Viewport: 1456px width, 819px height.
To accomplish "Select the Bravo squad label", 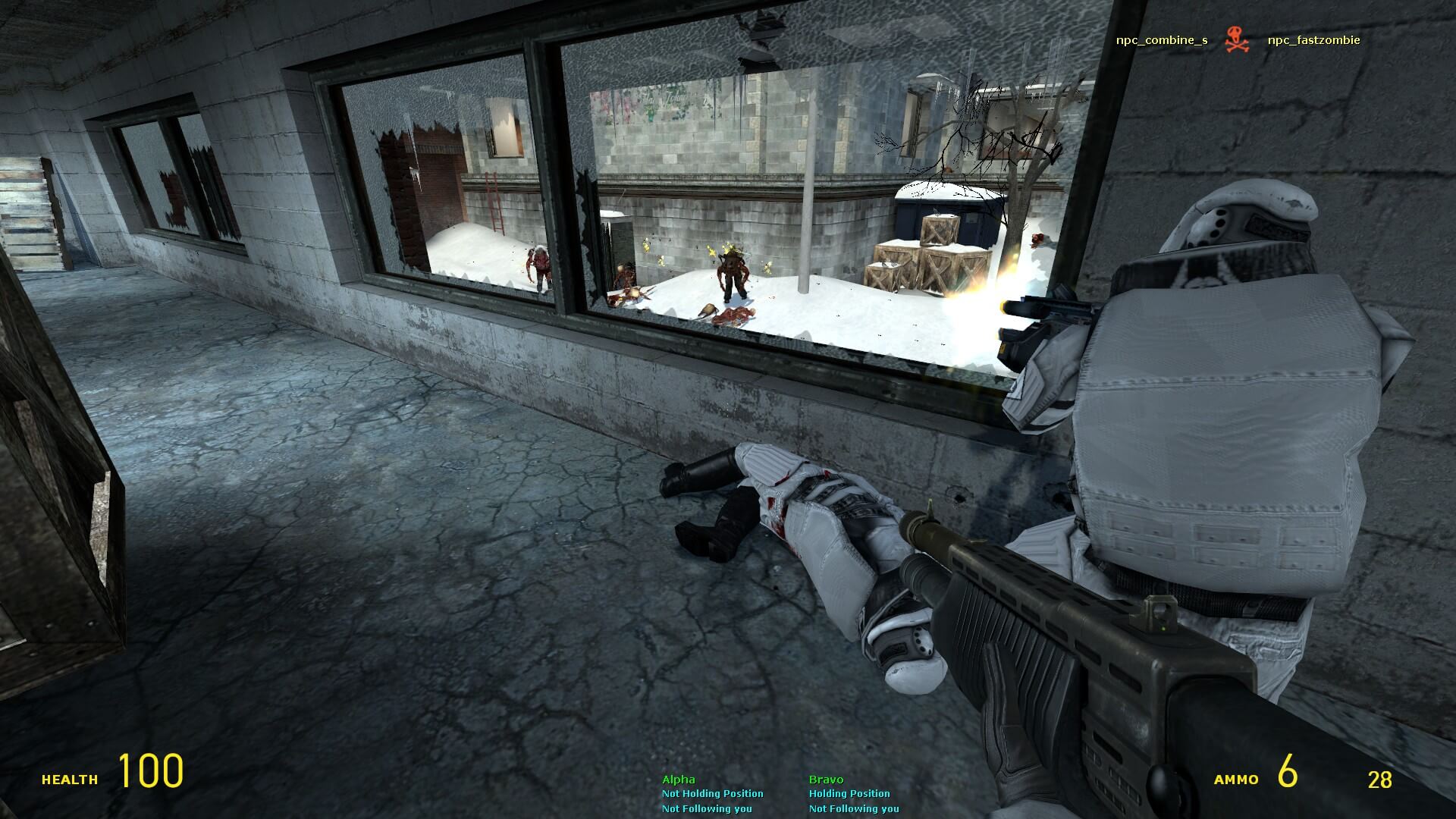I will 826,779.
